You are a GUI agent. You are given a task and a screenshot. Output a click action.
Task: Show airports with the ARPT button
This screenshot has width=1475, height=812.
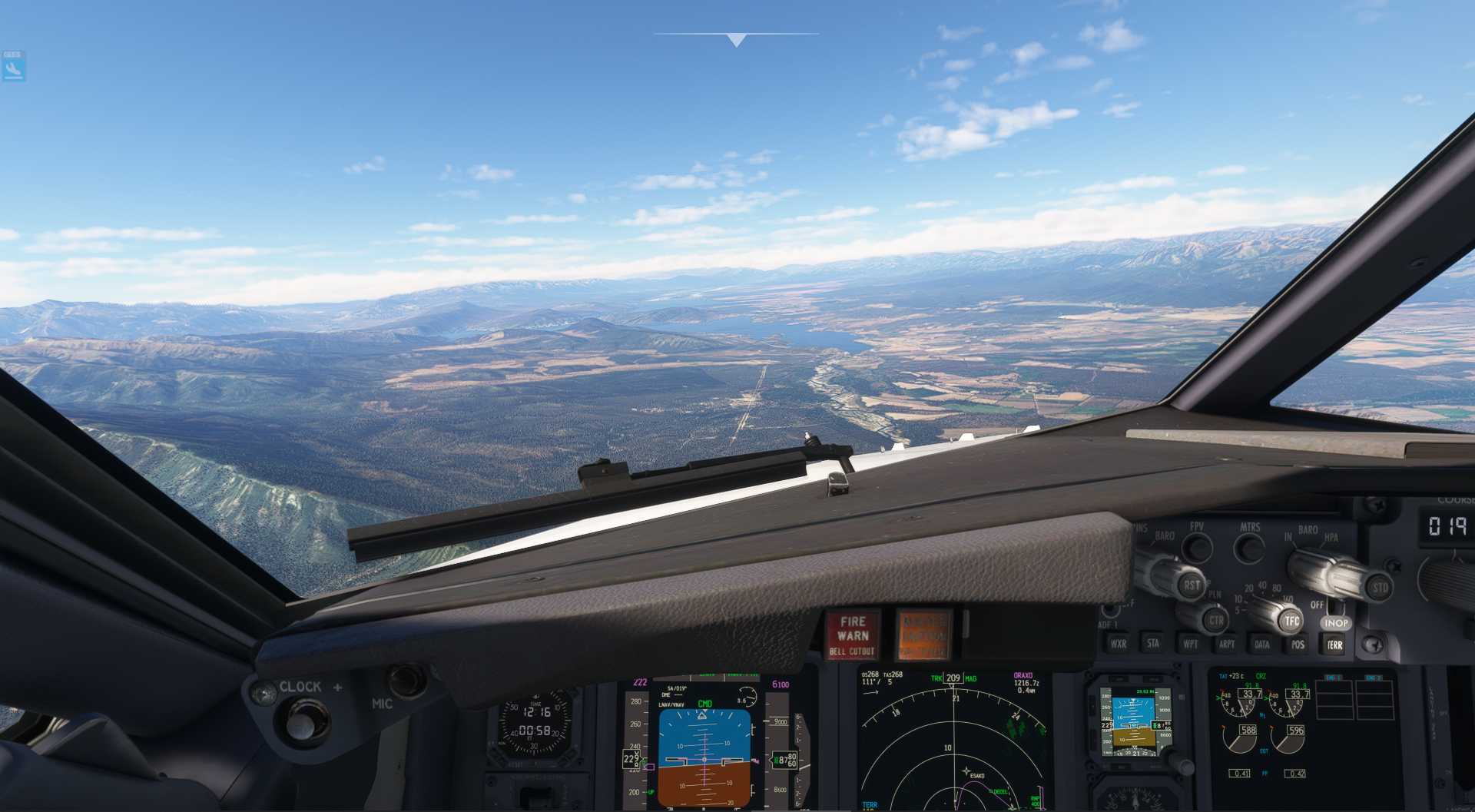(1226, 645)
